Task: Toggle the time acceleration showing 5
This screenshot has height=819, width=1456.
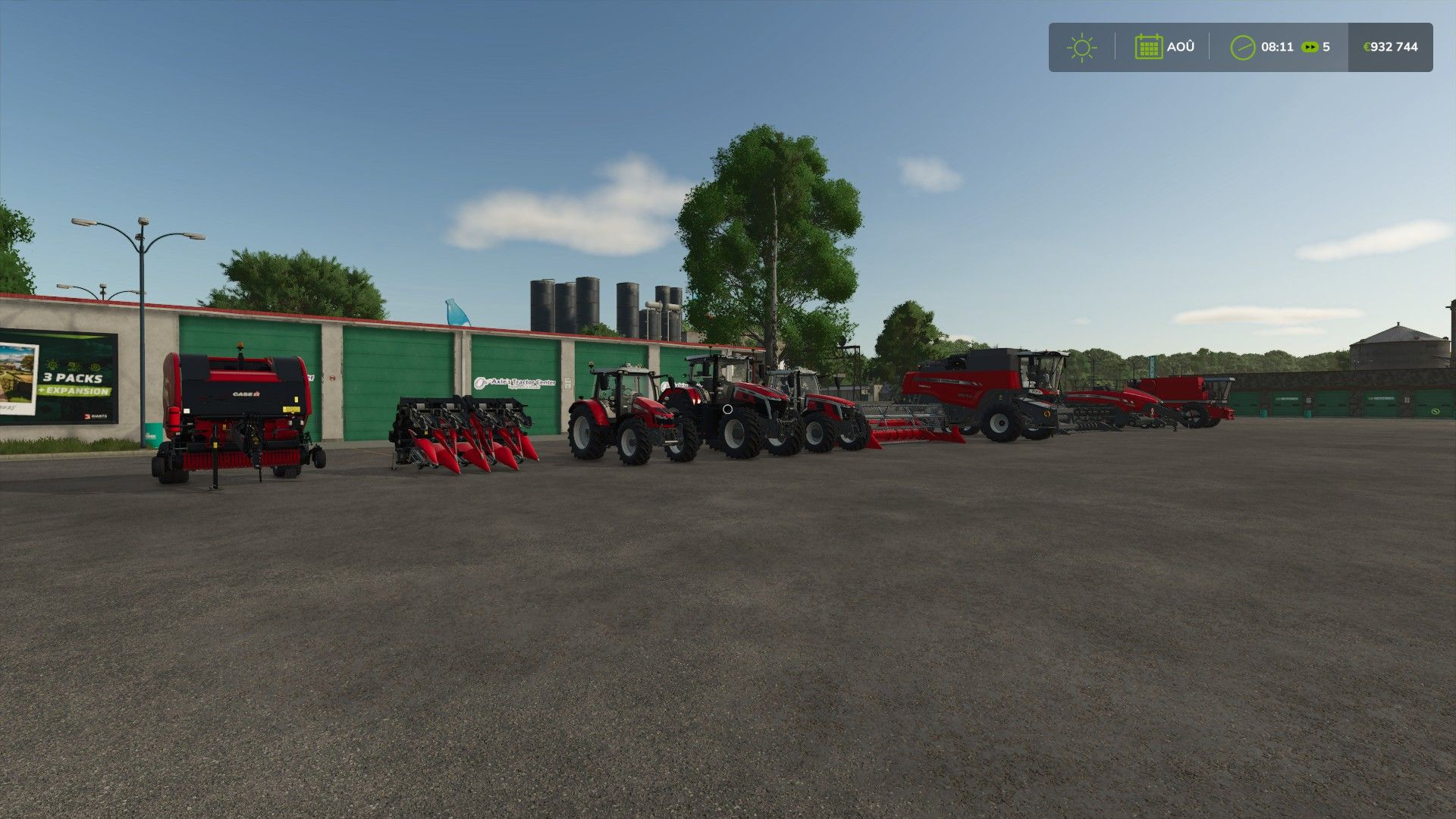Action: 1326,46
